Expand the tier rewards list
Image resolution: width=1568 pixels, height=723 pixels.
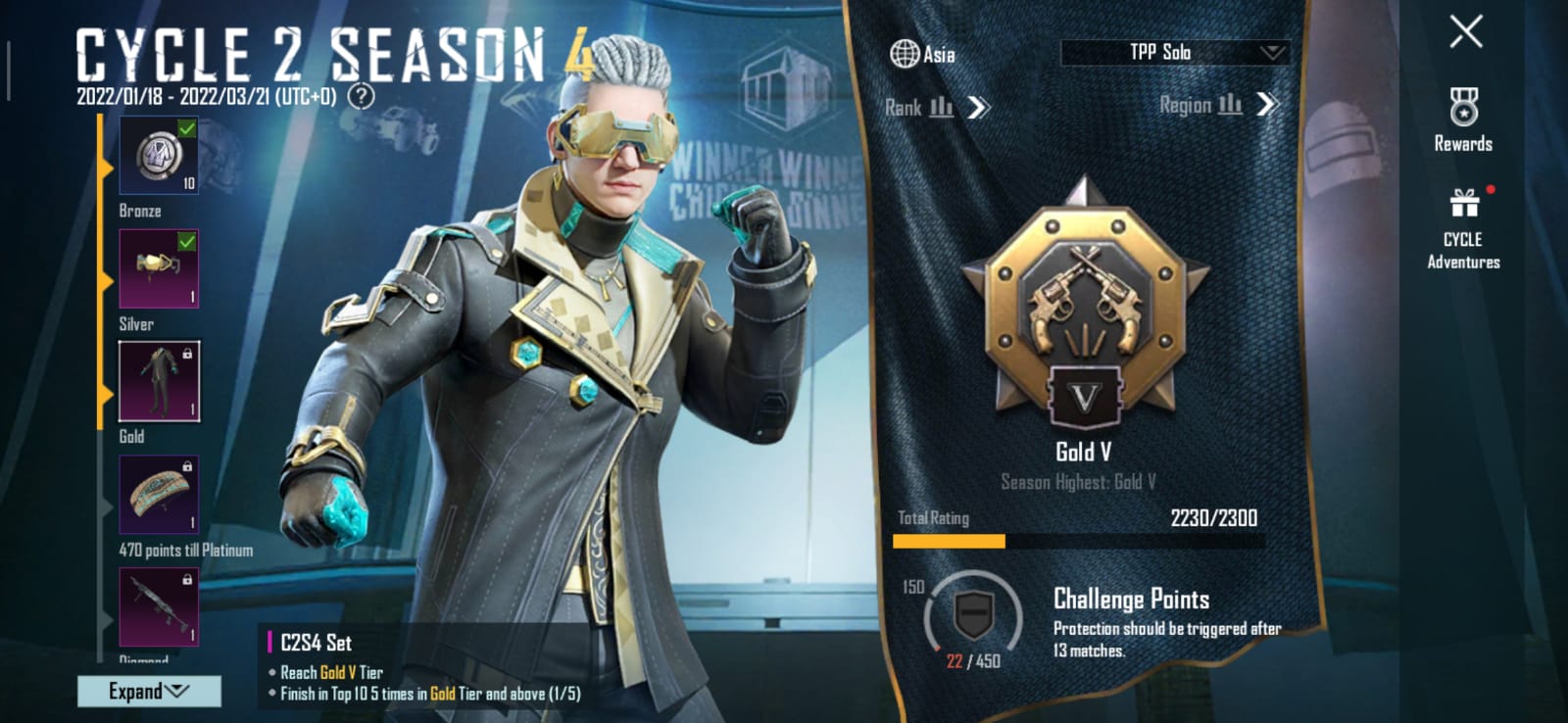pos(149,691)
